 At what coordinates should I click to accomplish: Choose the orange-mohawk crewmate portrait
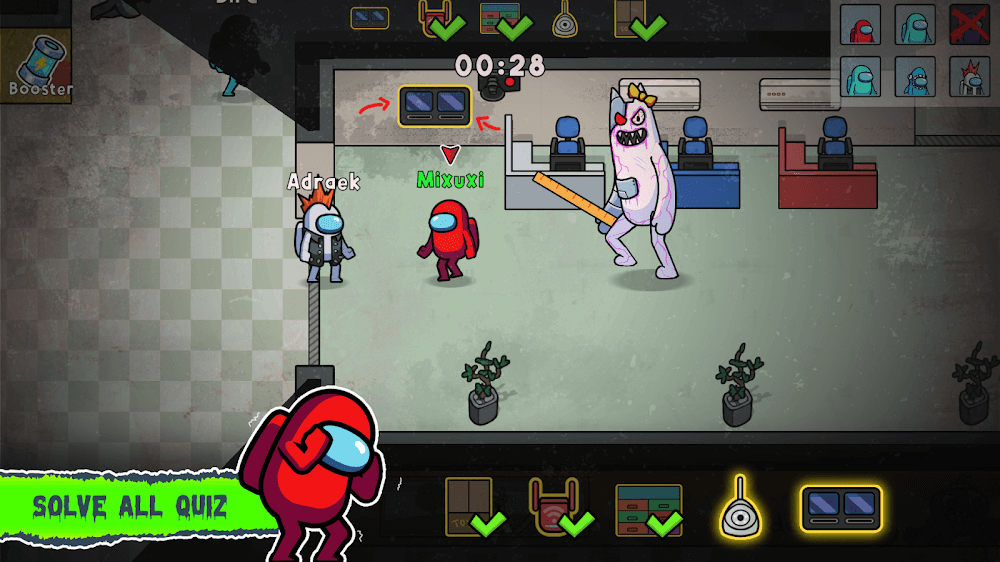pyautogui.click(x=969, y=77)
